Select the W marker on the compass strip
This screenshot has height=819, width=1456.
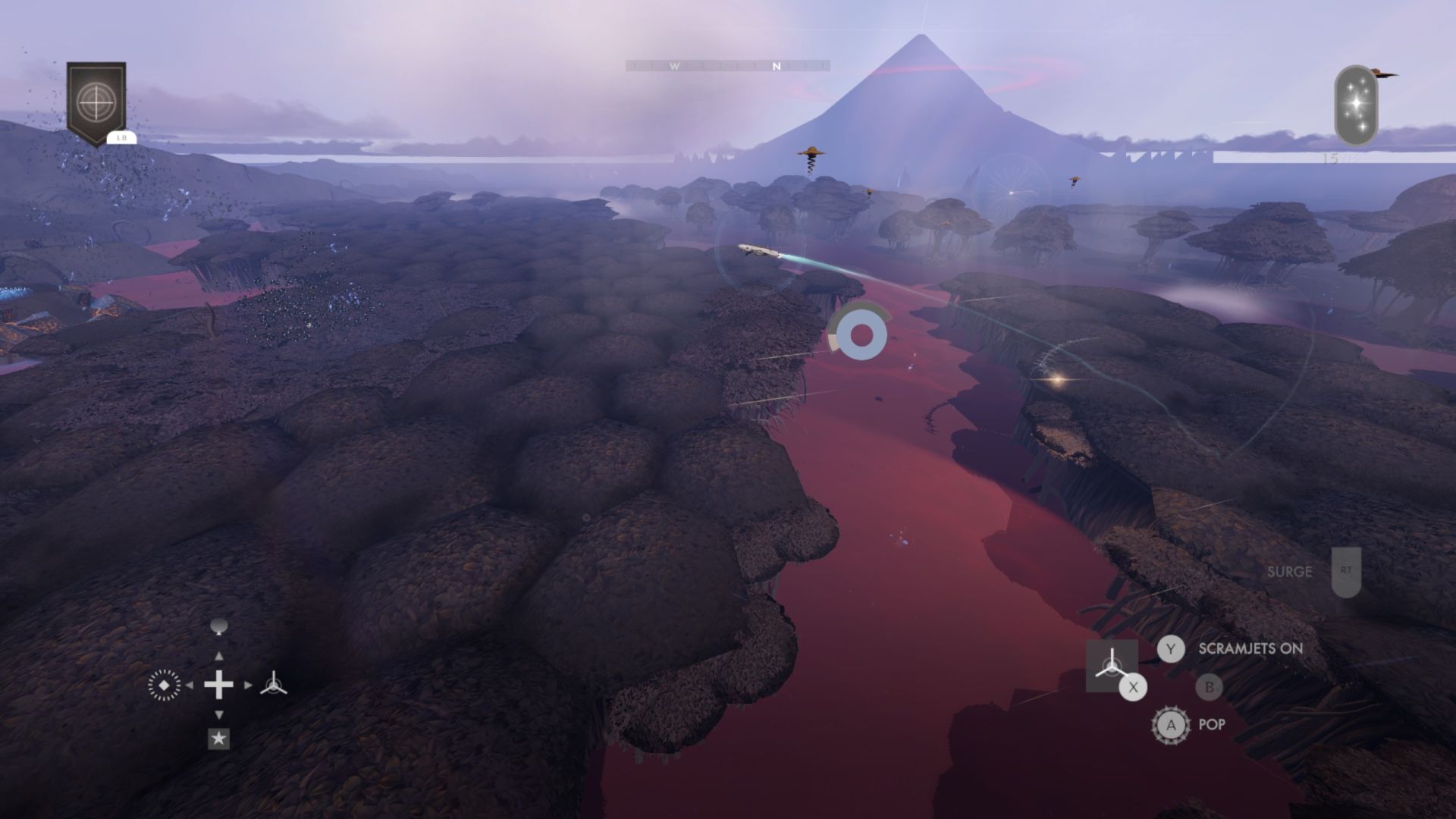pyautogui.click(x=673, y=66)
